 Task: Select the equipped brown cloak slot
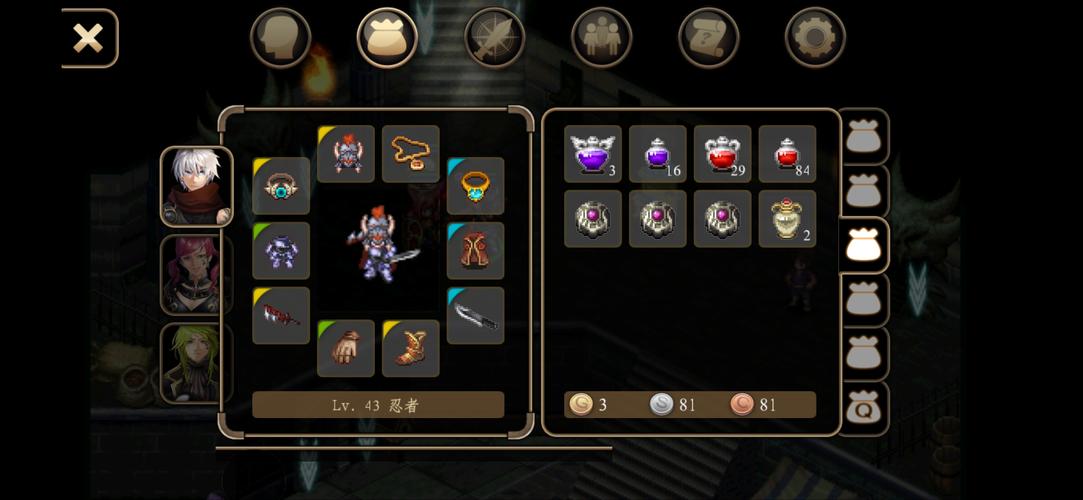click(x=475, y=250)
